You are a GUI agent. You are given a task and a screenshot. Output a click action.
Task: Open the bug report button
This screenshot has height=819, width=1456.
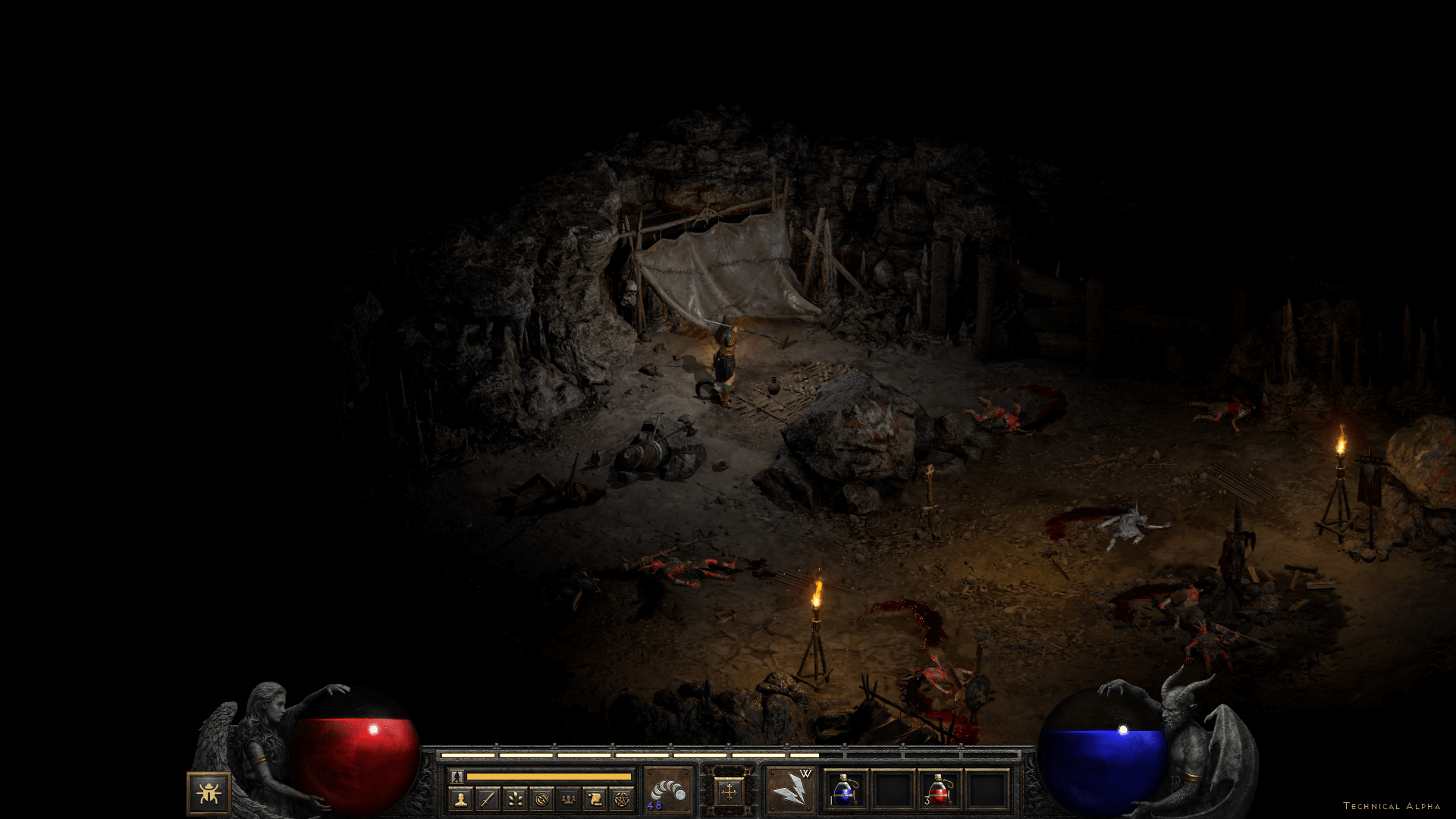(209, 793)
